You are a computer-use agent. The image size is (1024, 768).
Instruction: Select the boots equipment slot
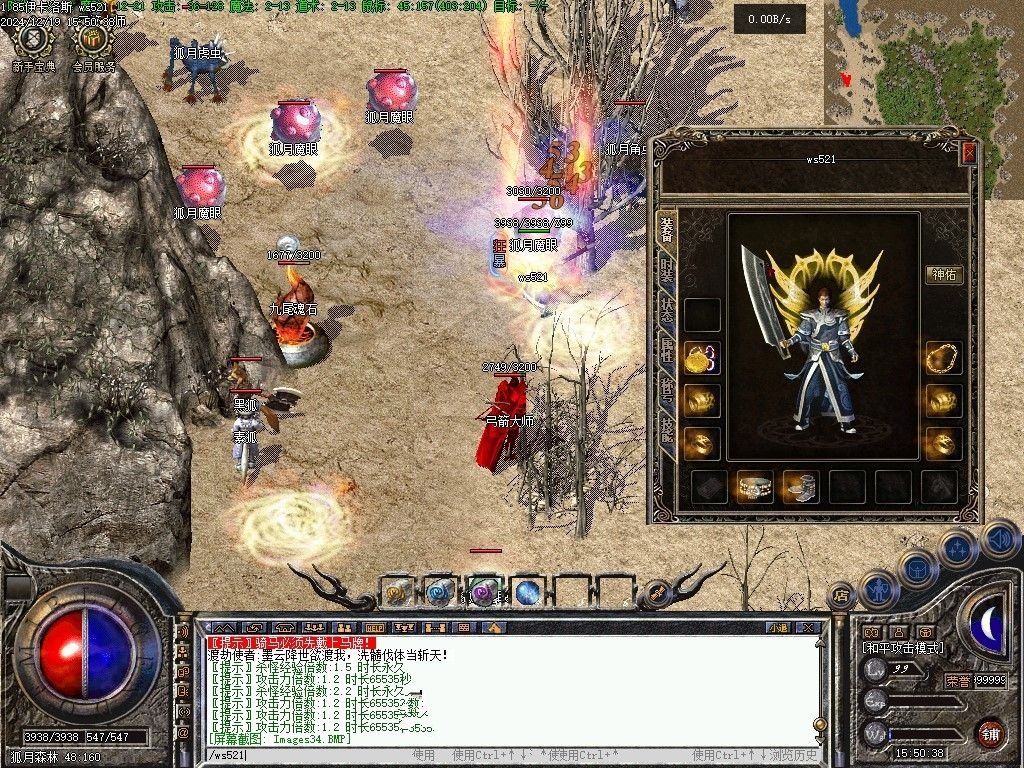pyautogui.click(x=801, y=487)
